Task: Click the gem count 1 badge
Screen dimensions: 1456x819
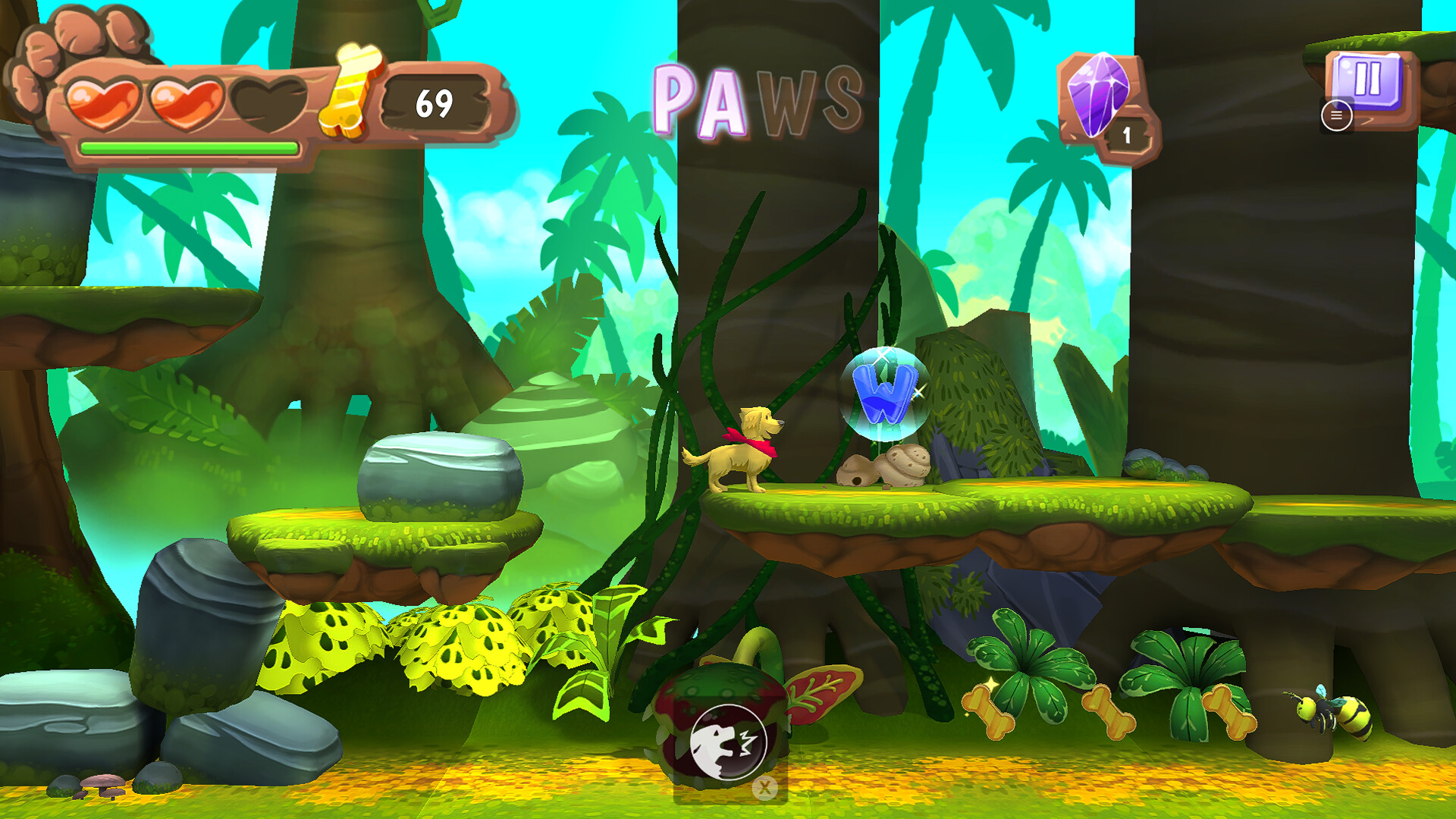Action: (1127, 135)
